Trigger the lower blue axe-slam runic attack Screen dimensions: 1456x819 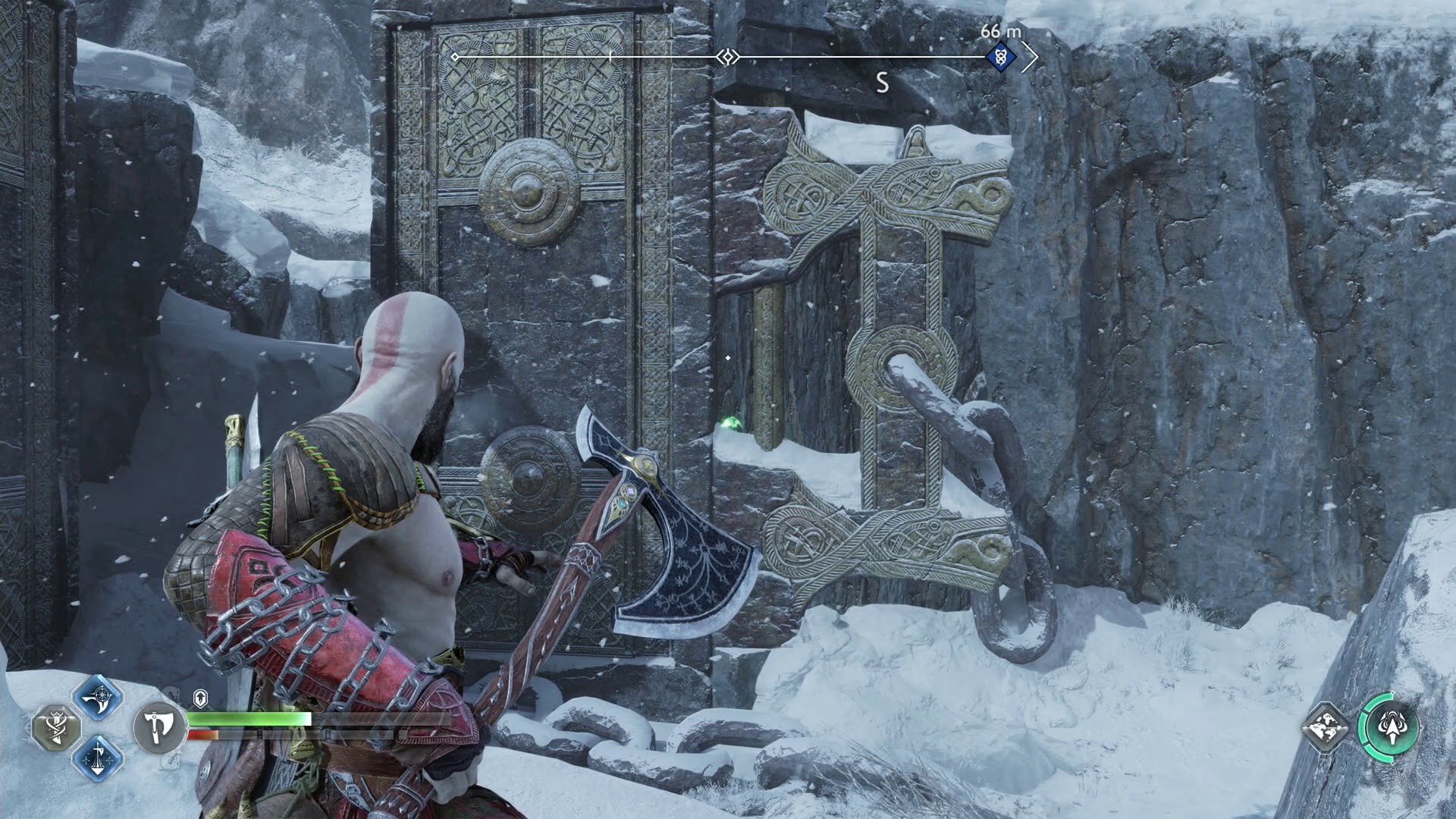(x=99, y=758)
